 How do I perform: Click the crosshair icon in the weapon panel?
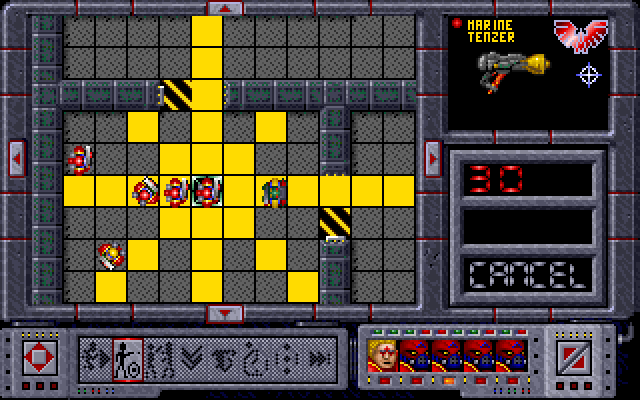[589, 74]
